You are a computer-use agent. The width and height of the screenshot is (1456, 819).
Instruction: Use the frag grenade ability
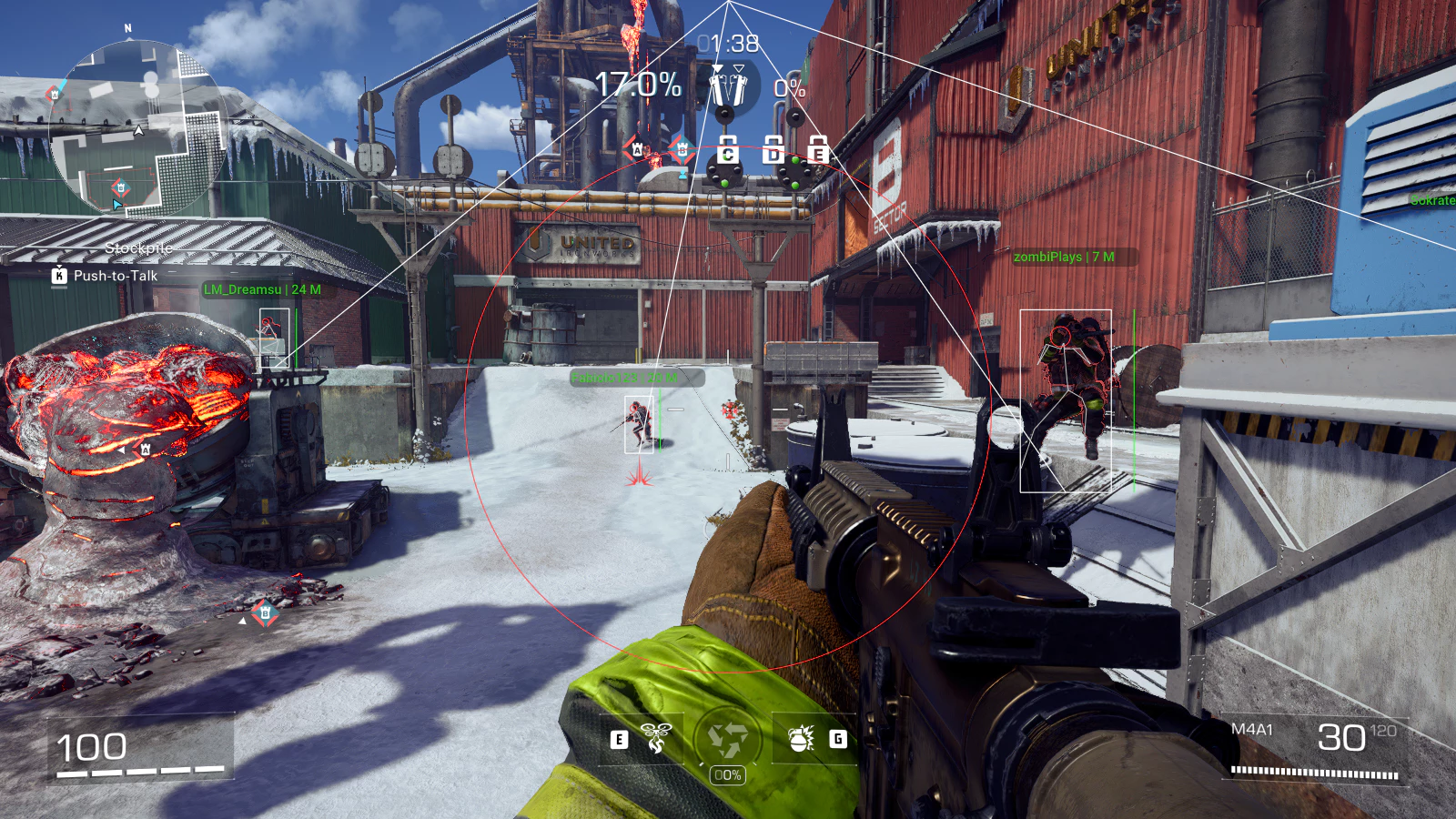pos(802,738)
